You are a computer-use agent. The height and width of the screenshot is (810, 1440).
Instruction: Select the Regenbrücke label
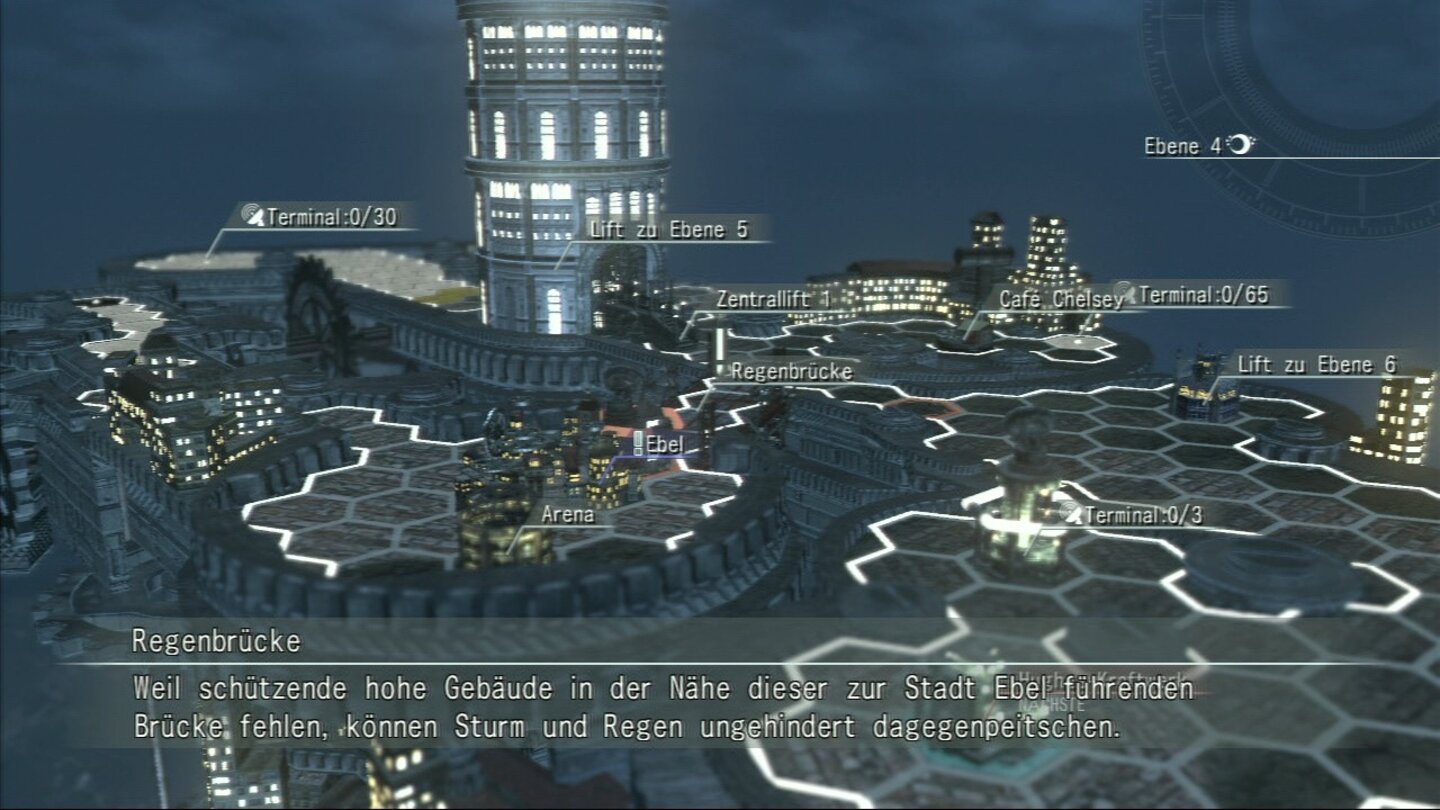(x=792, y=373)
